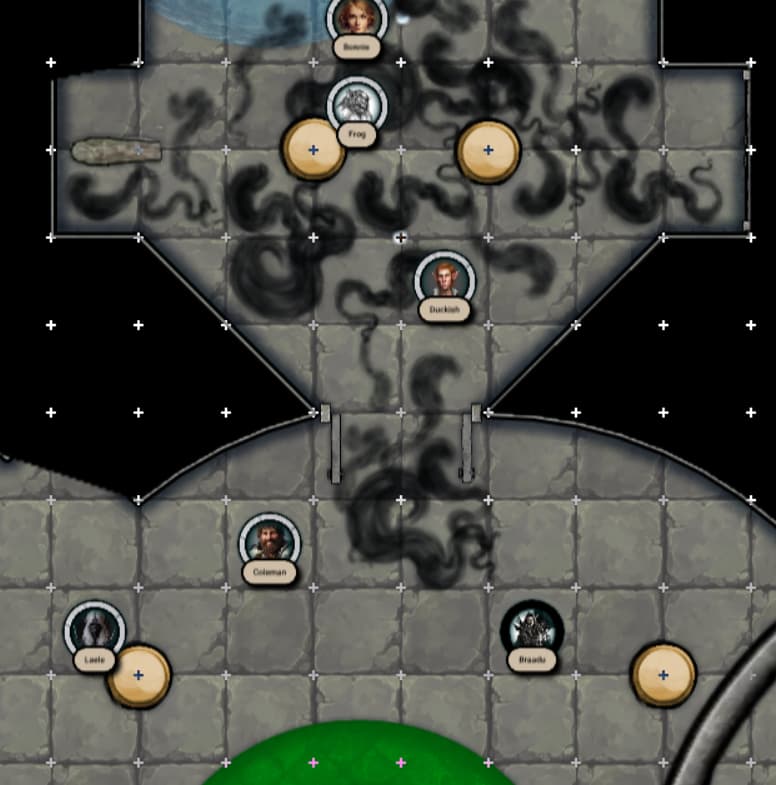
Task: Choose the Duckish elf token
Action: pyautogui.click(x=444, y=280)
